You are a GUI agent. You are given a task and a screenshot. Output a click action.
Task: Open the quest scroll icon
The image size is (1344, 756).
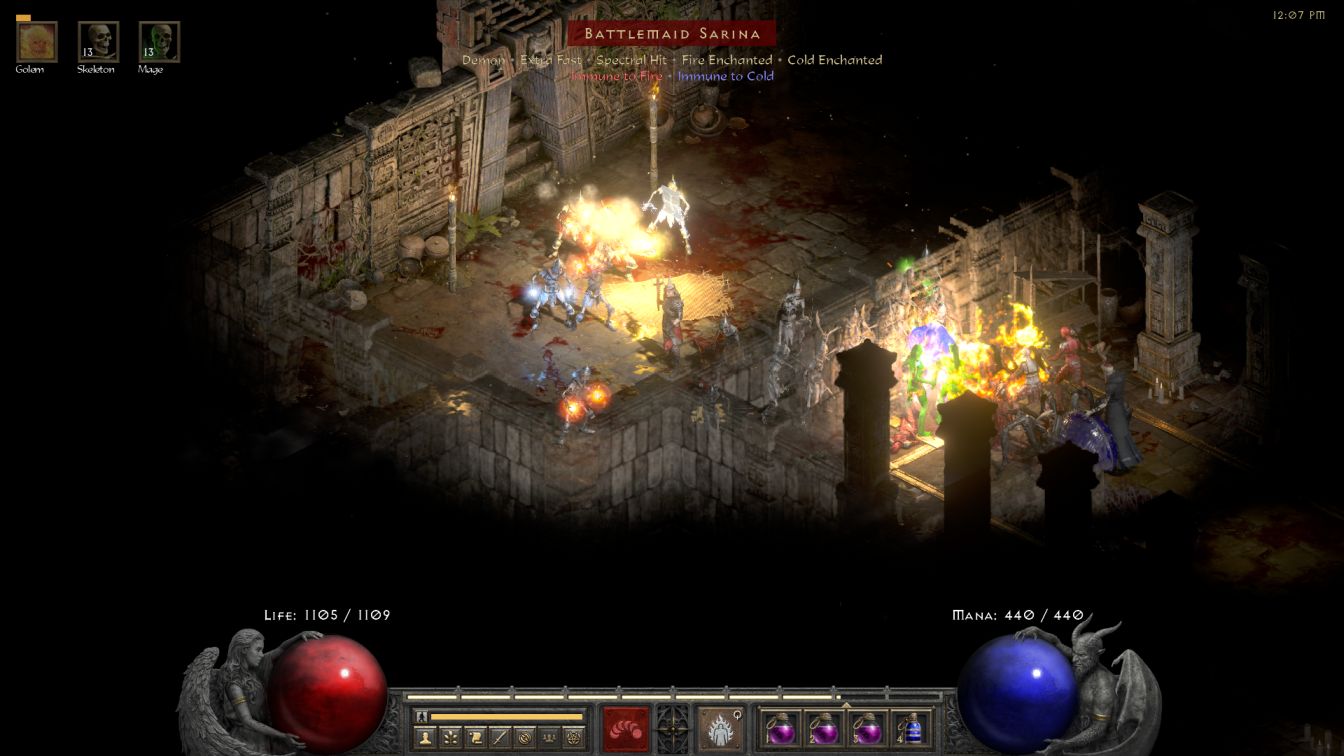pos(474,738)
